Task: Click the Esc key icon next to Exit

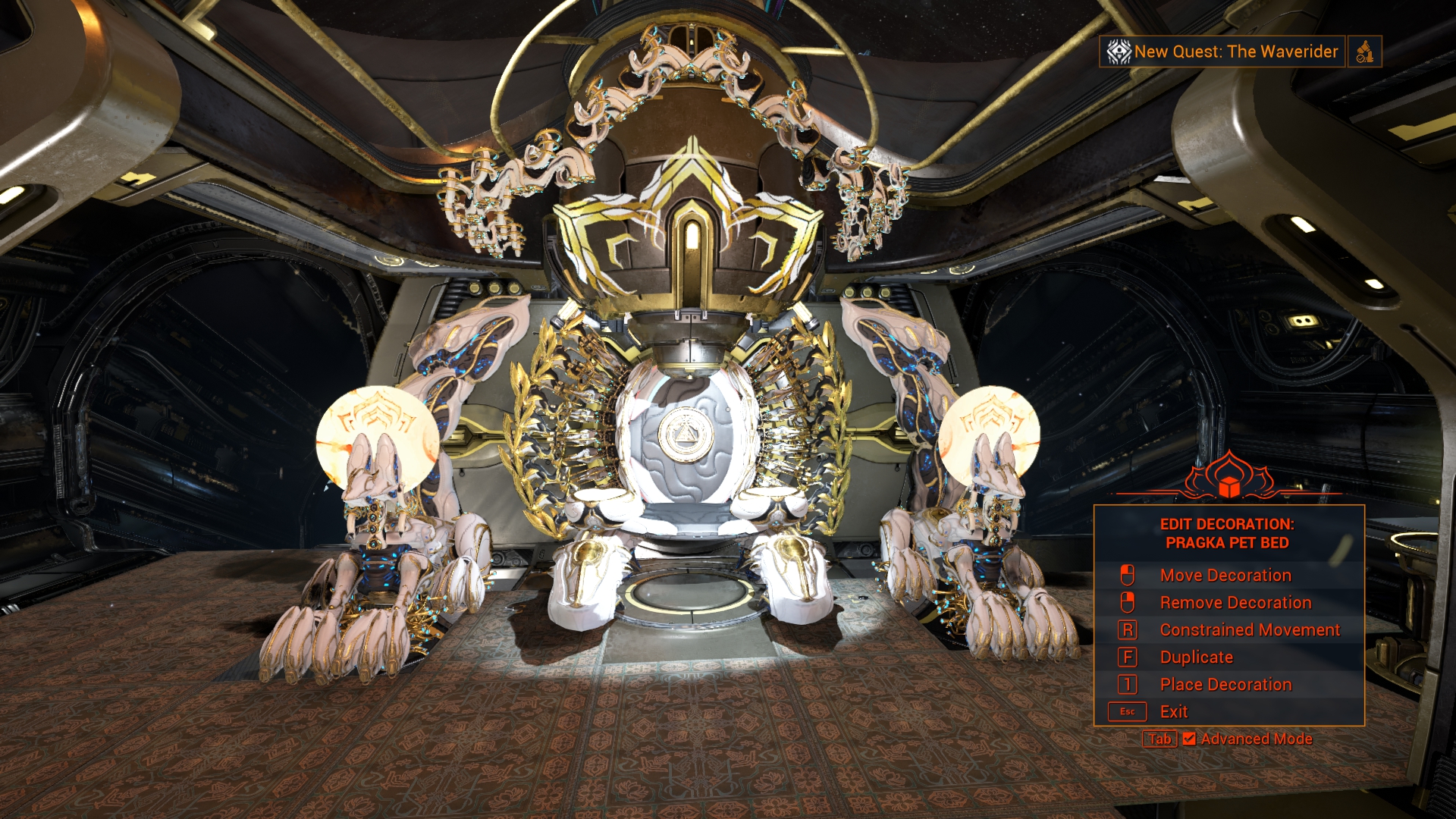Action: pos(1128,711)
